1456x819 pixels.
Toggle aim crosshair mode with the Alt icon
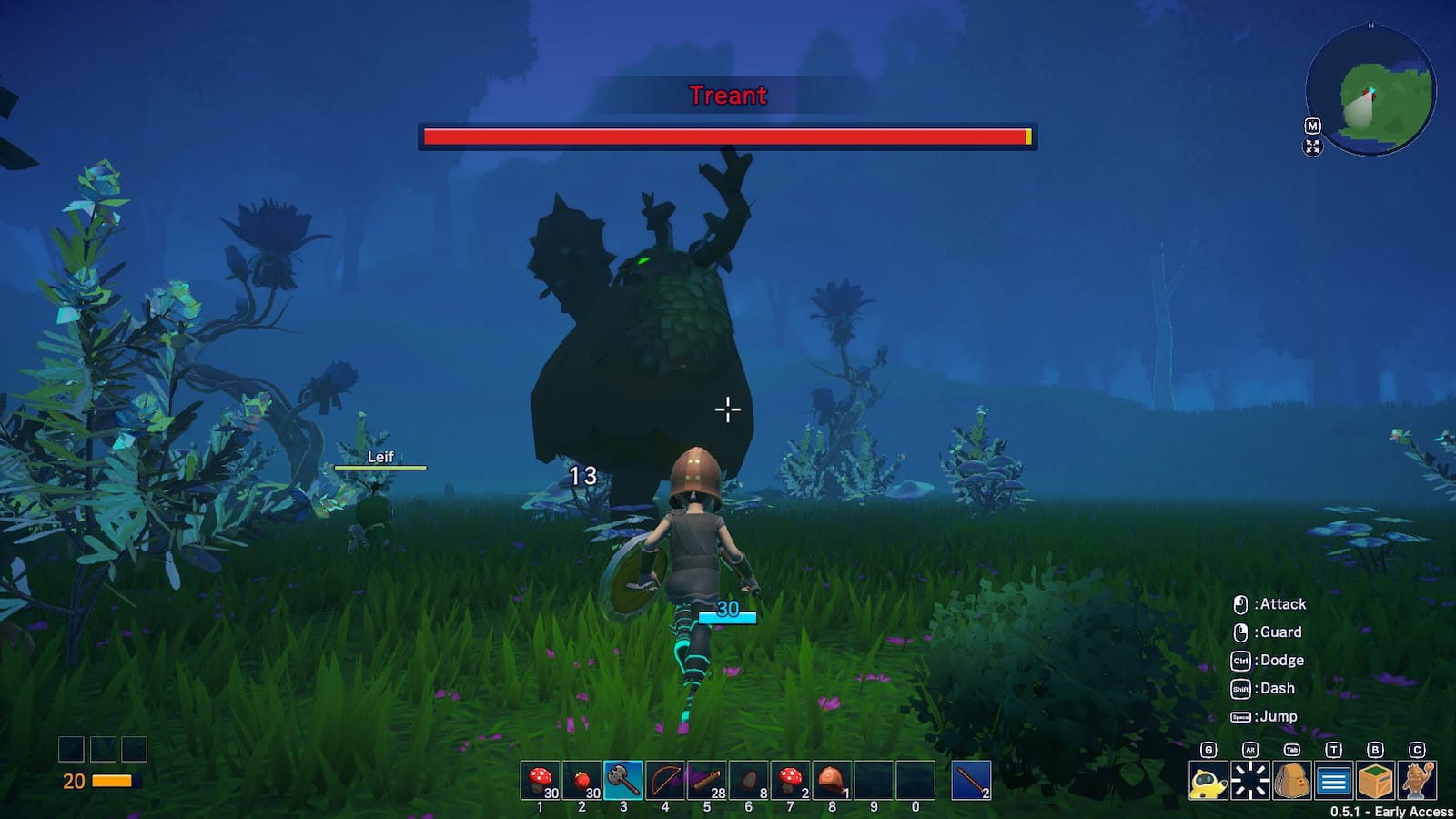[1250, 781]
